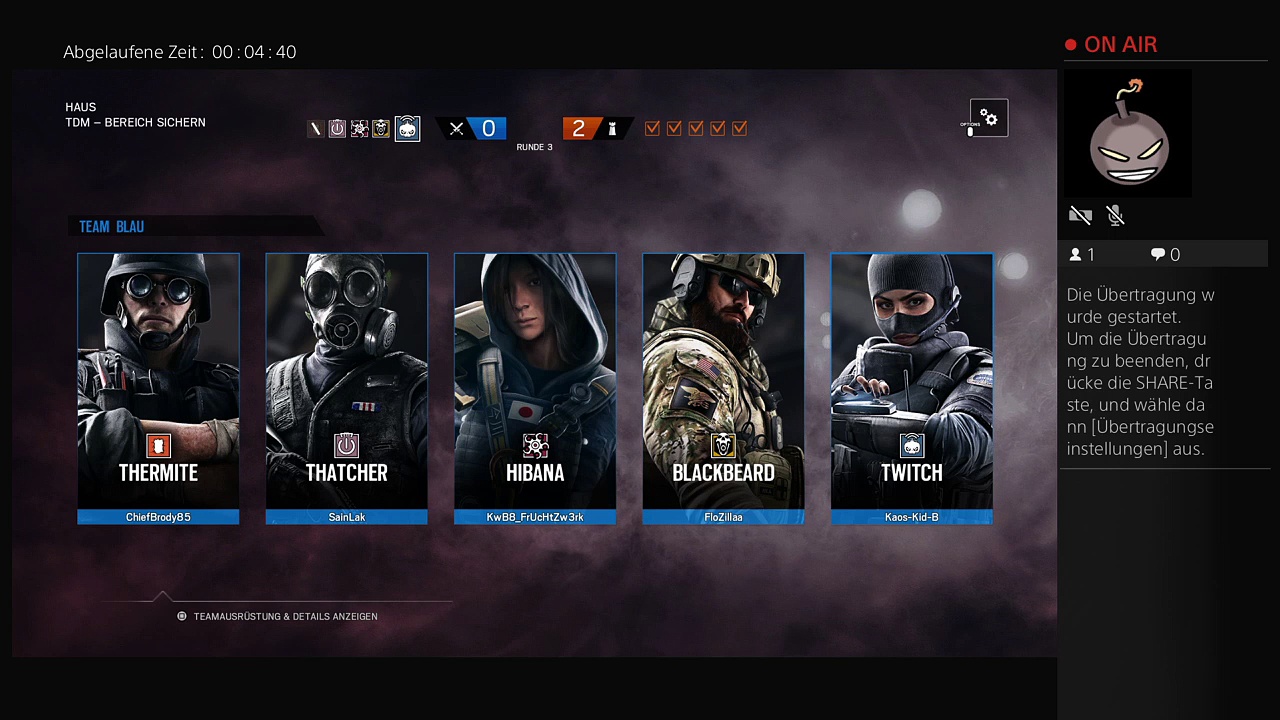Toggle the crossed-out camera broadcast icon
Screen dimensions: 1280x720
coord(1080,215)
